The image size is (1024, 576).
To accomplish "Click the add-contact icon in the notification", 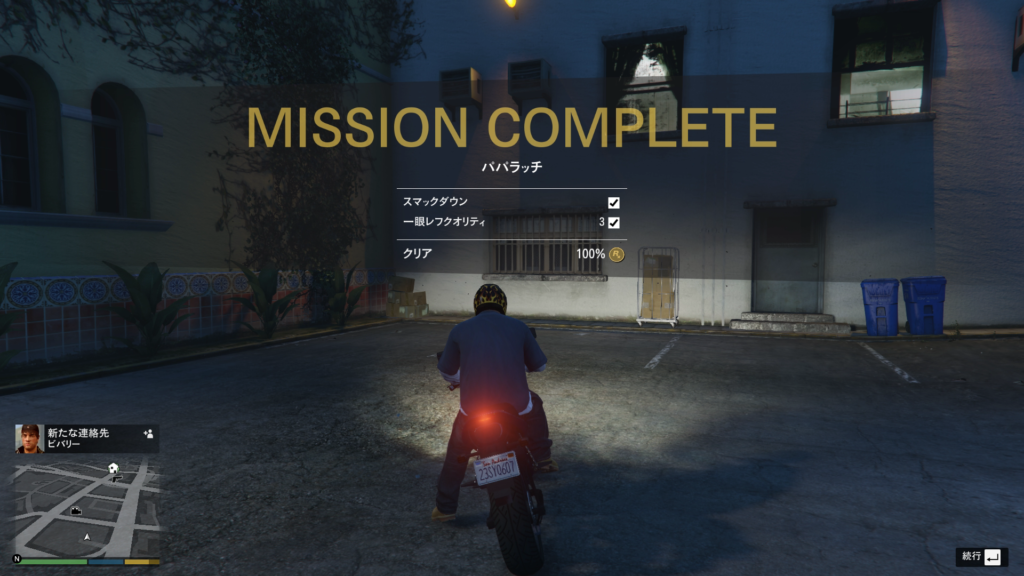I will (x=148, y=434).
